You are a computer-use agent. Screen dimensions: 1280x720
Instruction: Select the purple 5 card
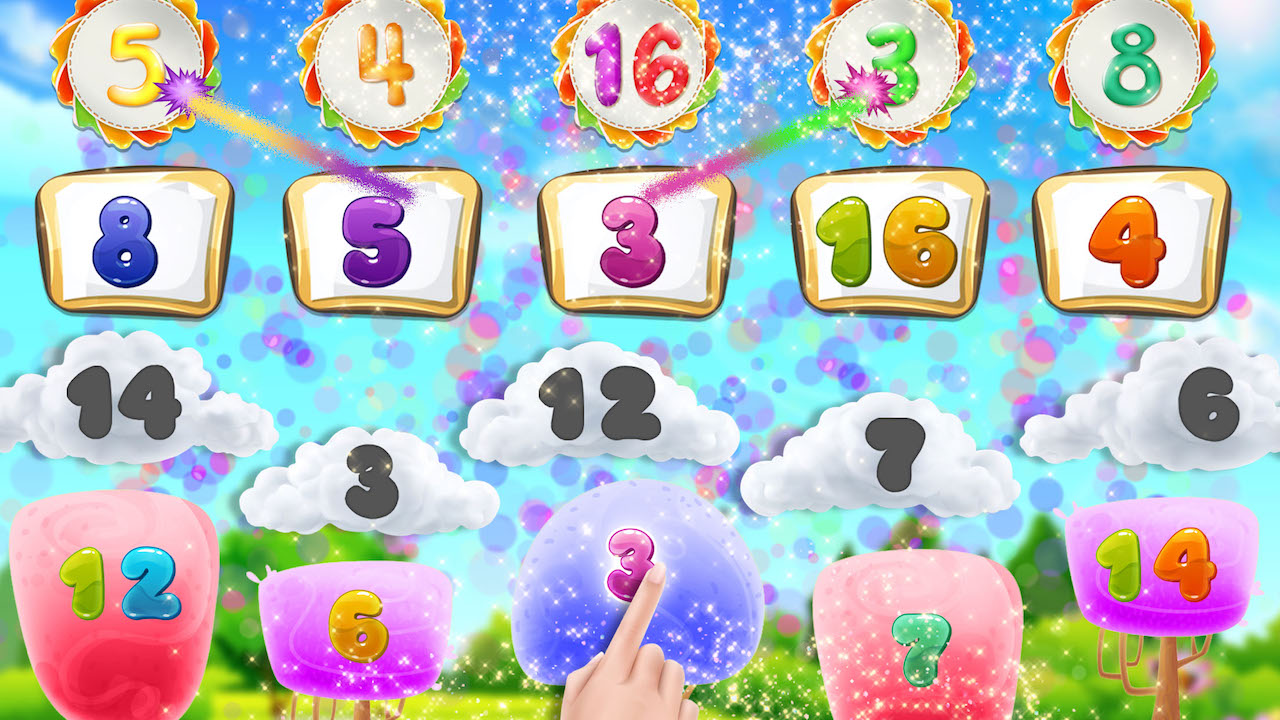[378, 240]
